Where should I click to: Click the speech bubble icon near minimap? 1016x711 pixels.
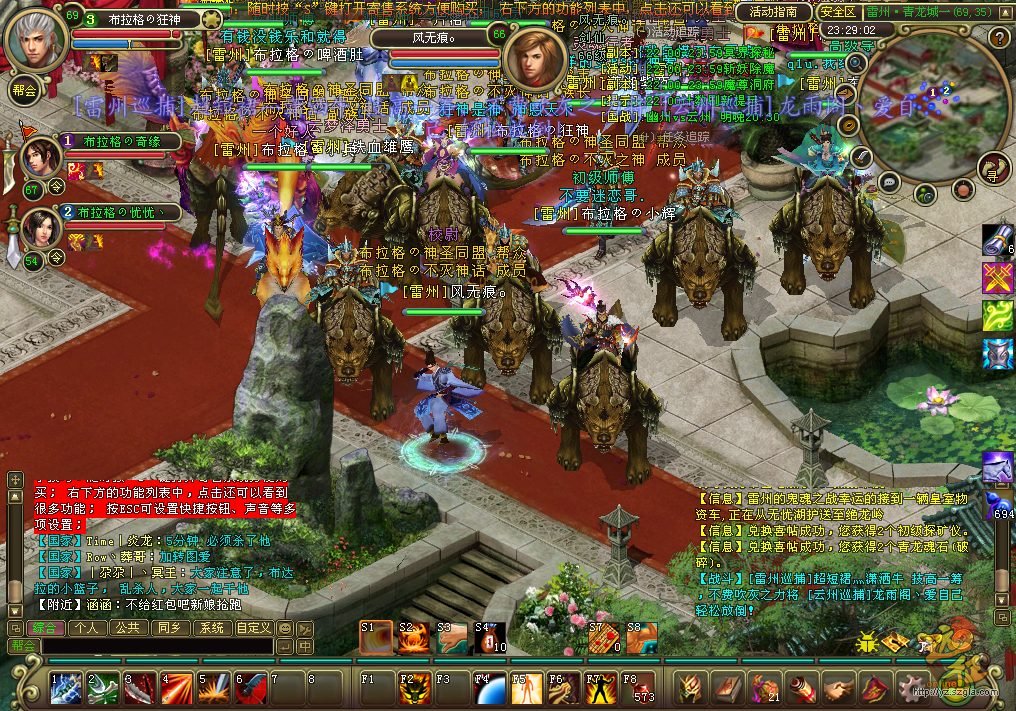(888, 182)
